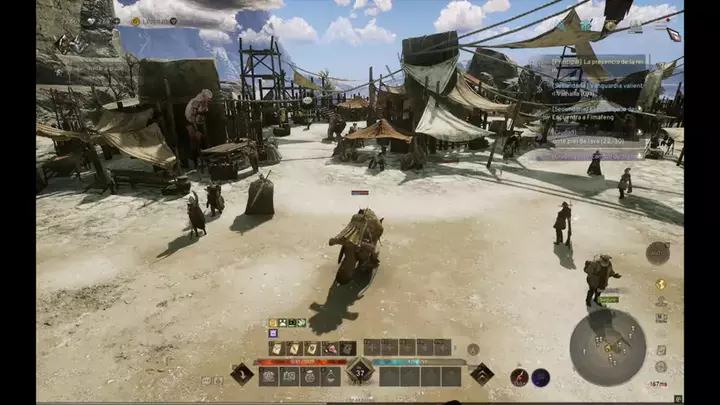The height and width of the screenshot is (405, 720).
Task: Open the chat bubble icon at bottom left
Action: click(206, 380)
